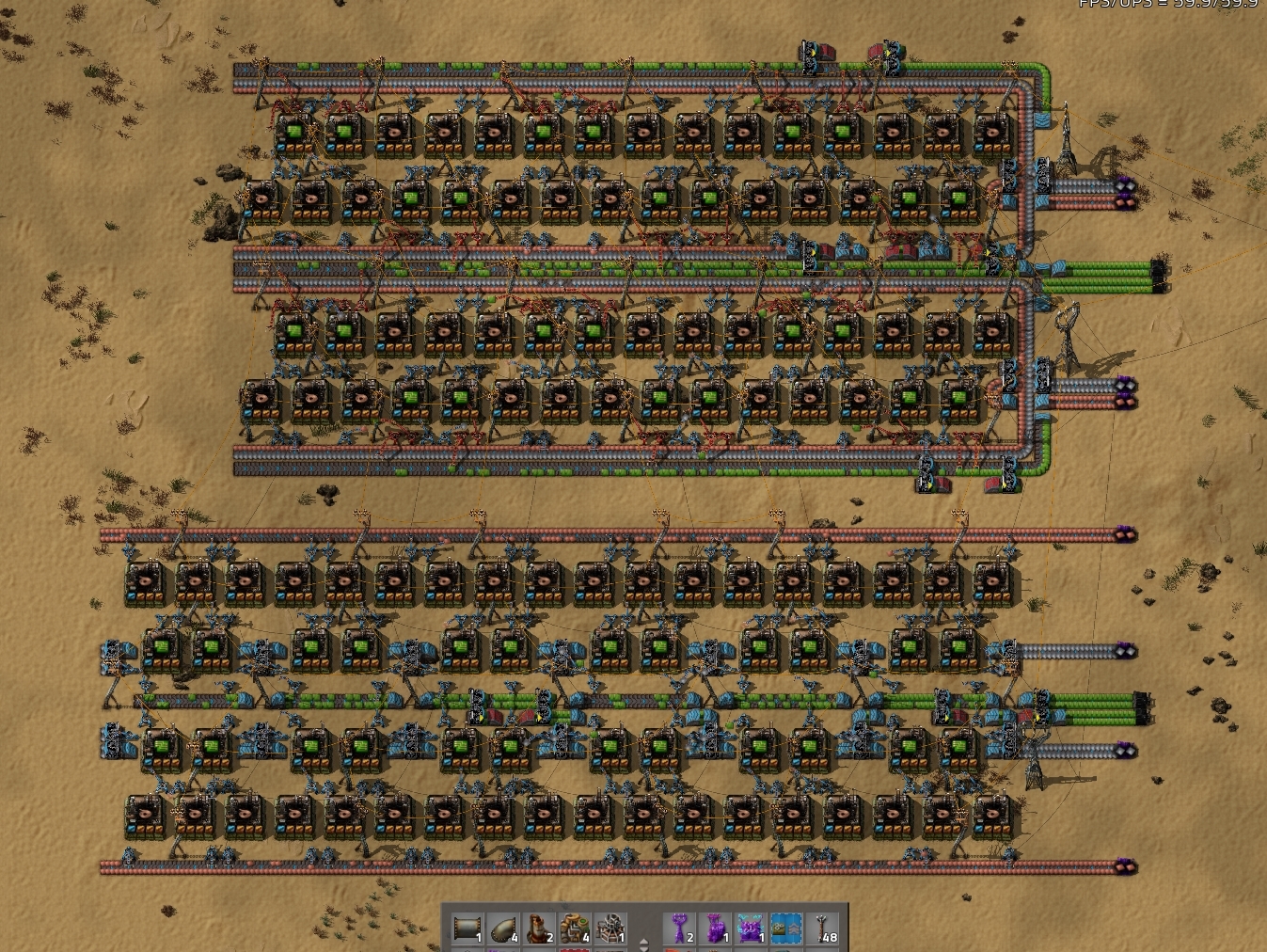Select the purple plant item in the quickbar
Image resolution: width=1267 pixels, height=952 pixels.
(679, 927)
